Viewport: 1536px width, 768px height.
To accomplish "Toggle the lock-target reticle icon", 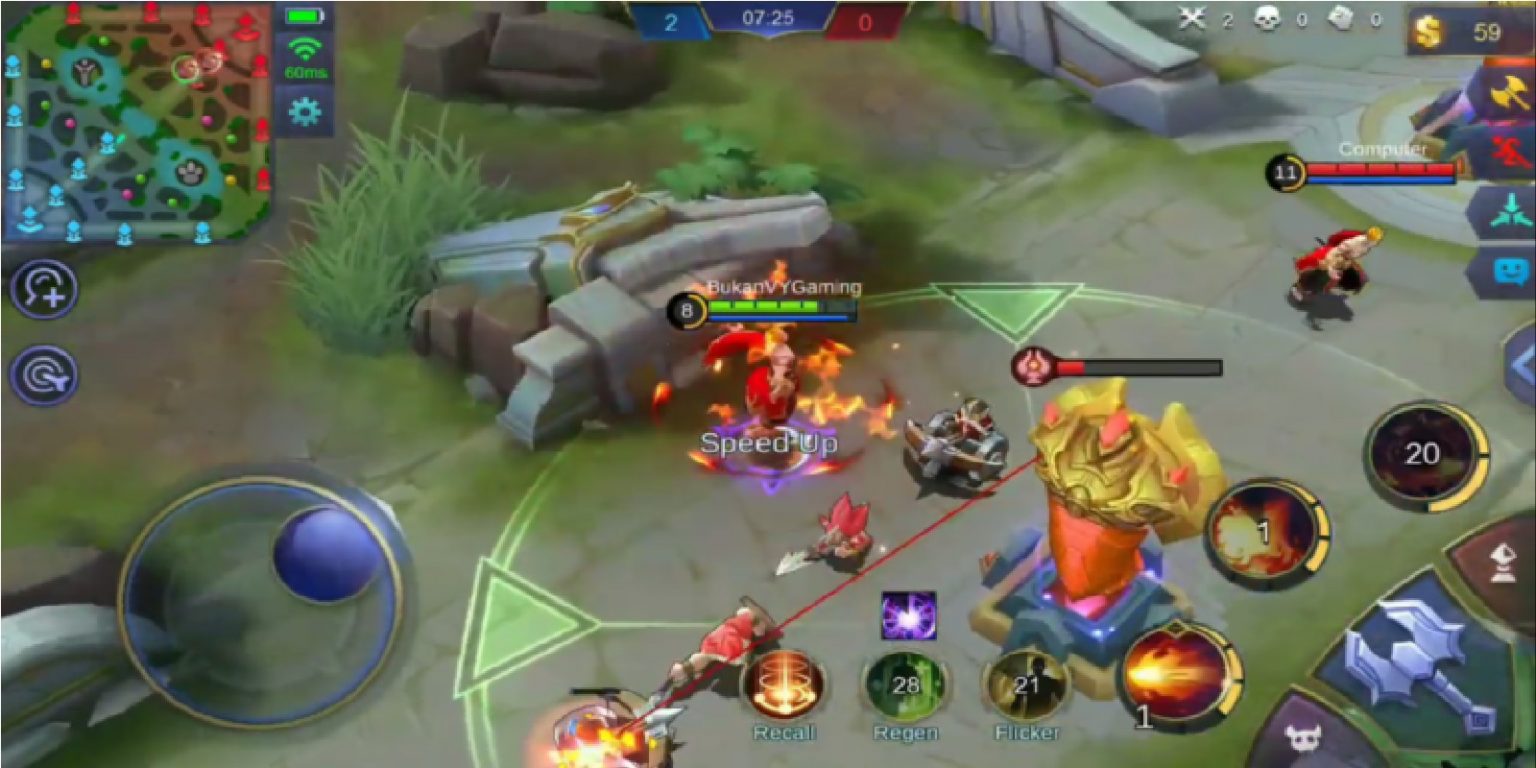I will [x=44, y=374].
